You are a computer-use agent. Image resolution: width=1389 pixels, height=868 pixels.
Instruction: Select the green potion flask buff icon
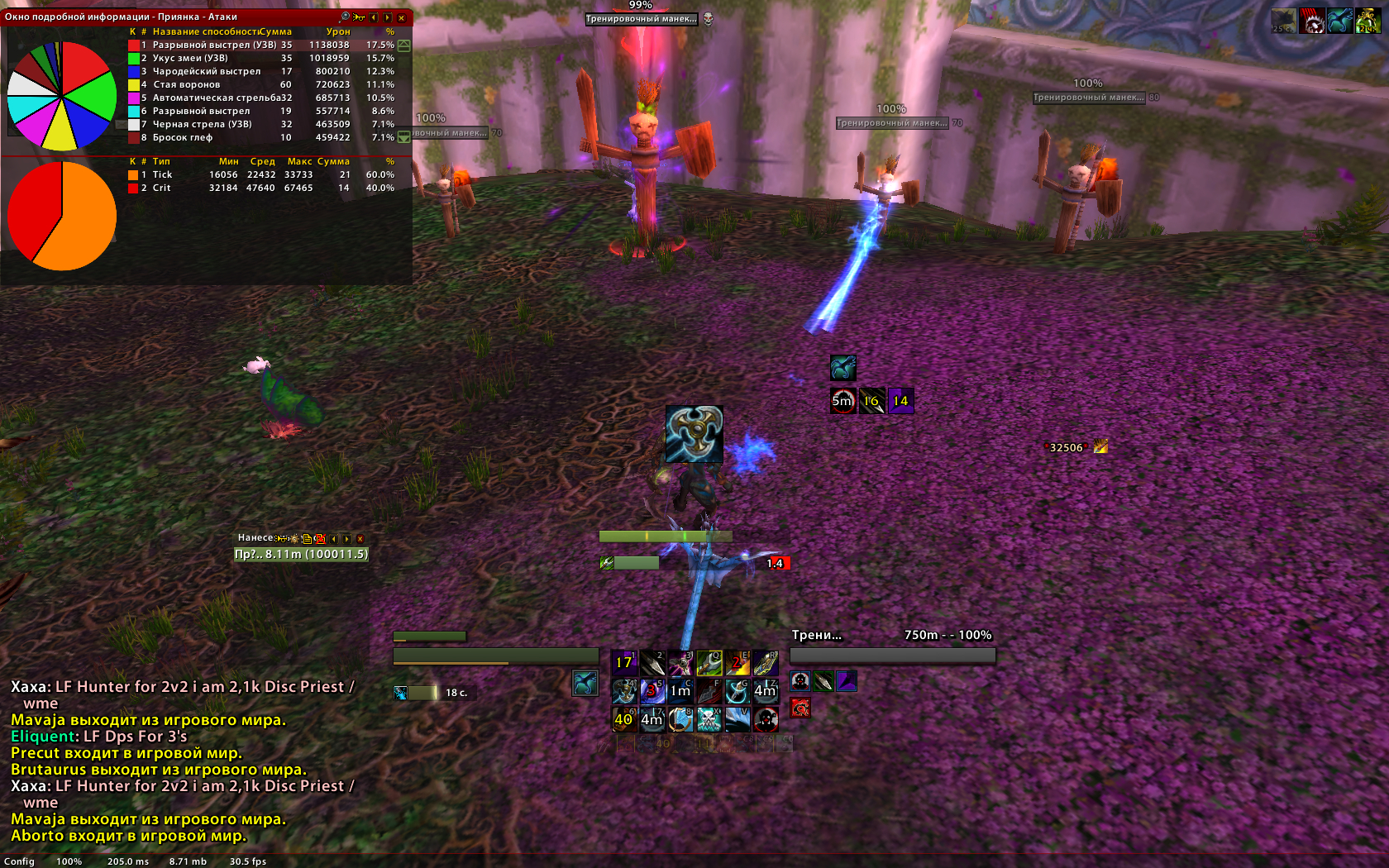tap(1368, 21)
